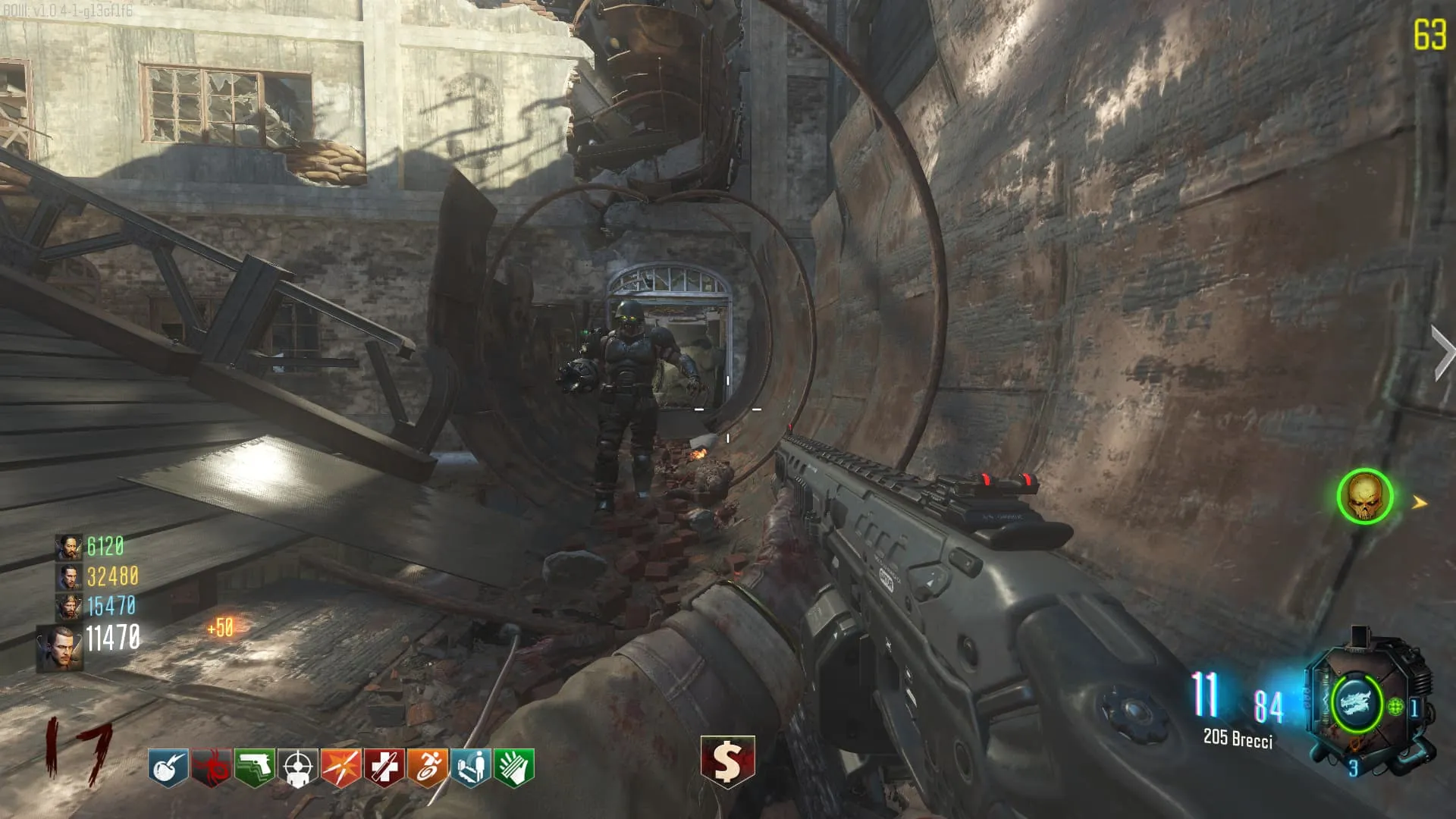Select the Electric Cherry perk icon

pyautogui.click(x=168, y=767)
